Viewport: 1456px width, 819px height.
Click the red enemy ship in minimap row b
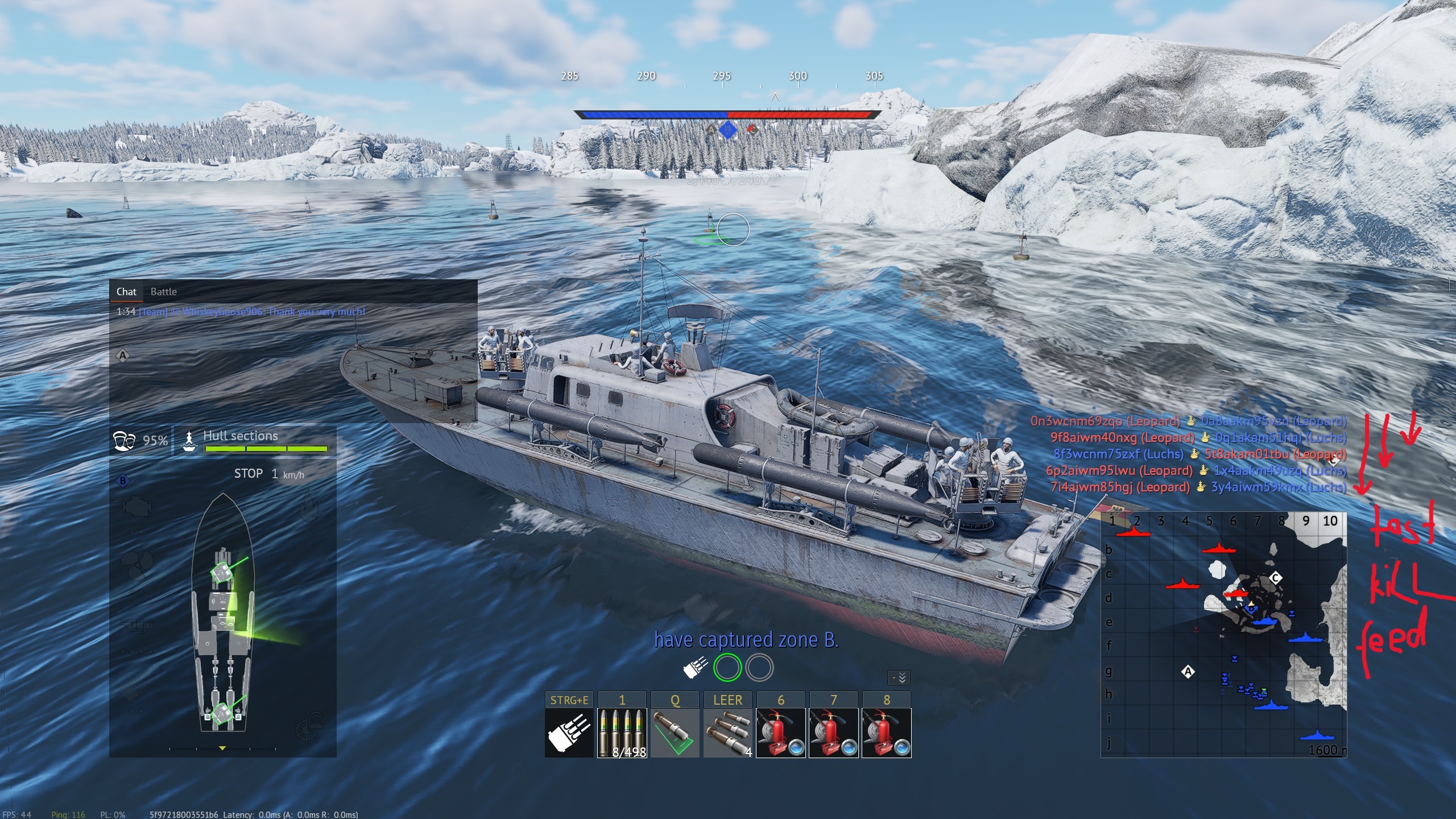pos(1219,548)
